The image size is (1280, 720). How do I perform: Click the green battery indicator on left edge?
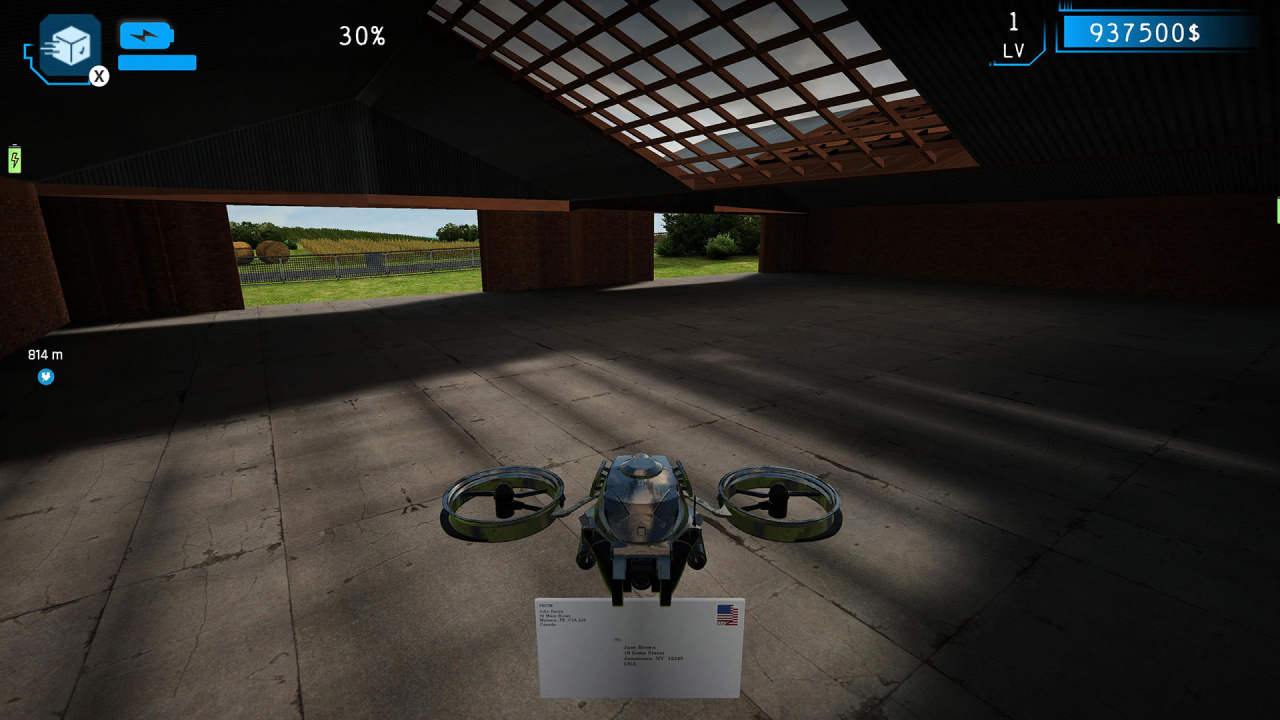click(x=14, y=158)
